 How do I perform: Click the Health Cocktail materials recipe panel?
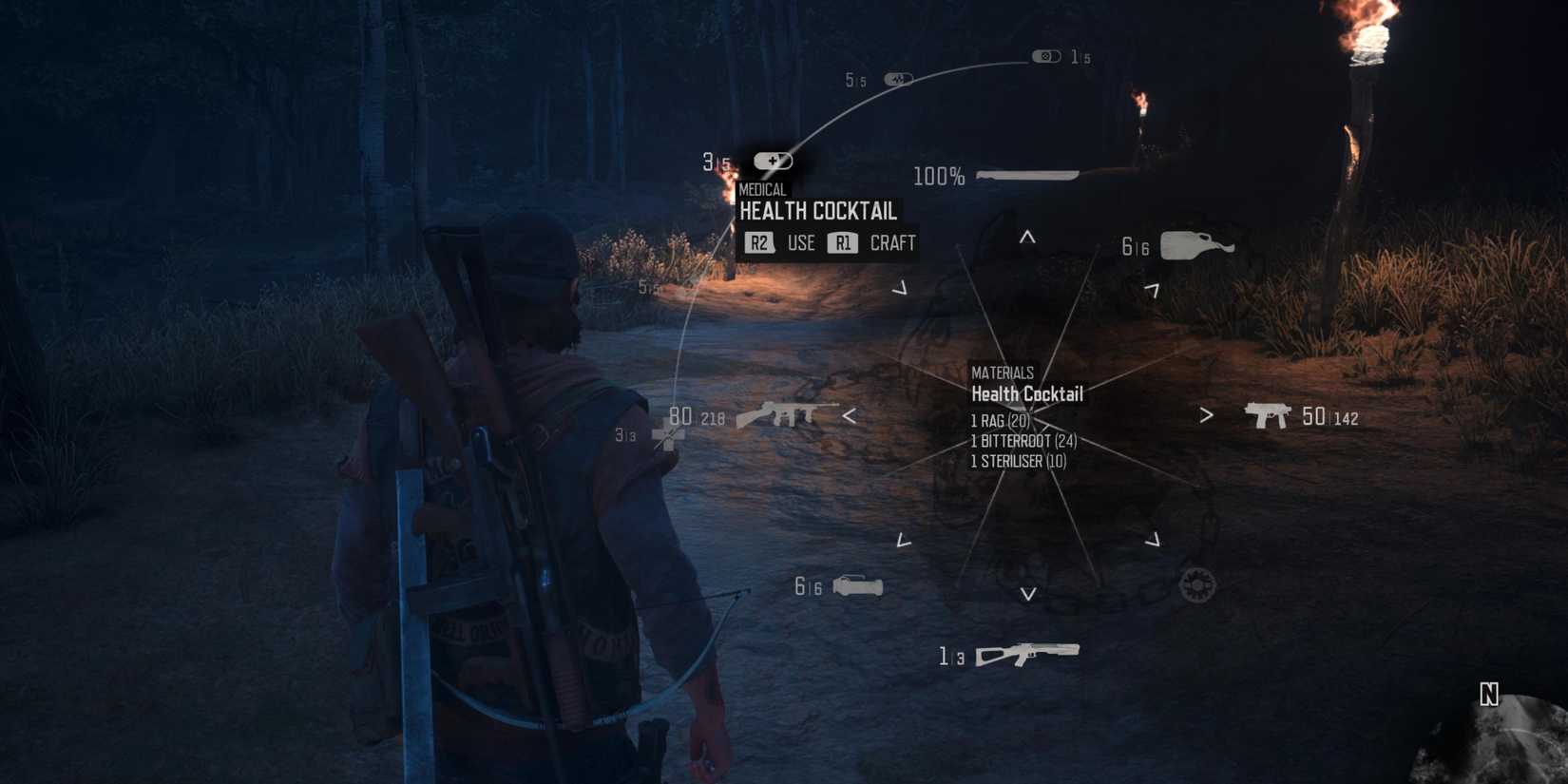(x=1026, y=416)
